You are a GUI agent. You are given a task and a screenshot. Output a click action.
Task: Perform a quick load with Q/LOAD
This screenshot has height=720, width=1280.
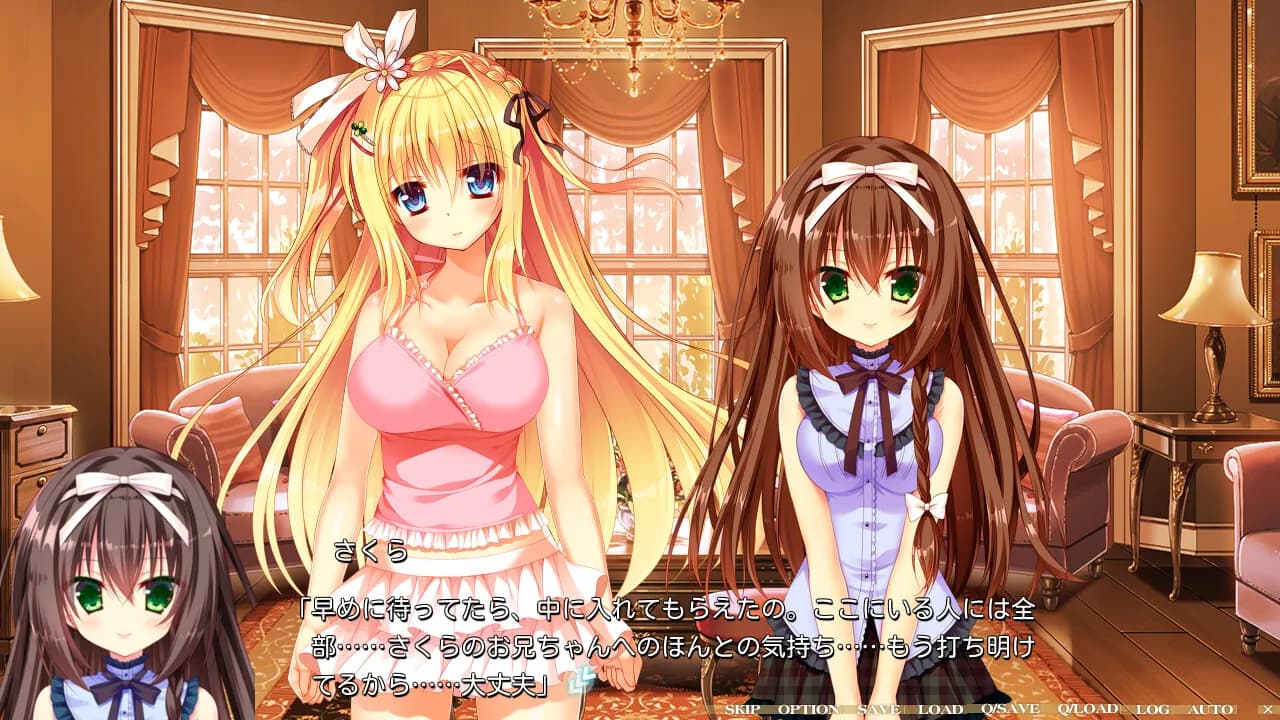tap(1088, 710)
